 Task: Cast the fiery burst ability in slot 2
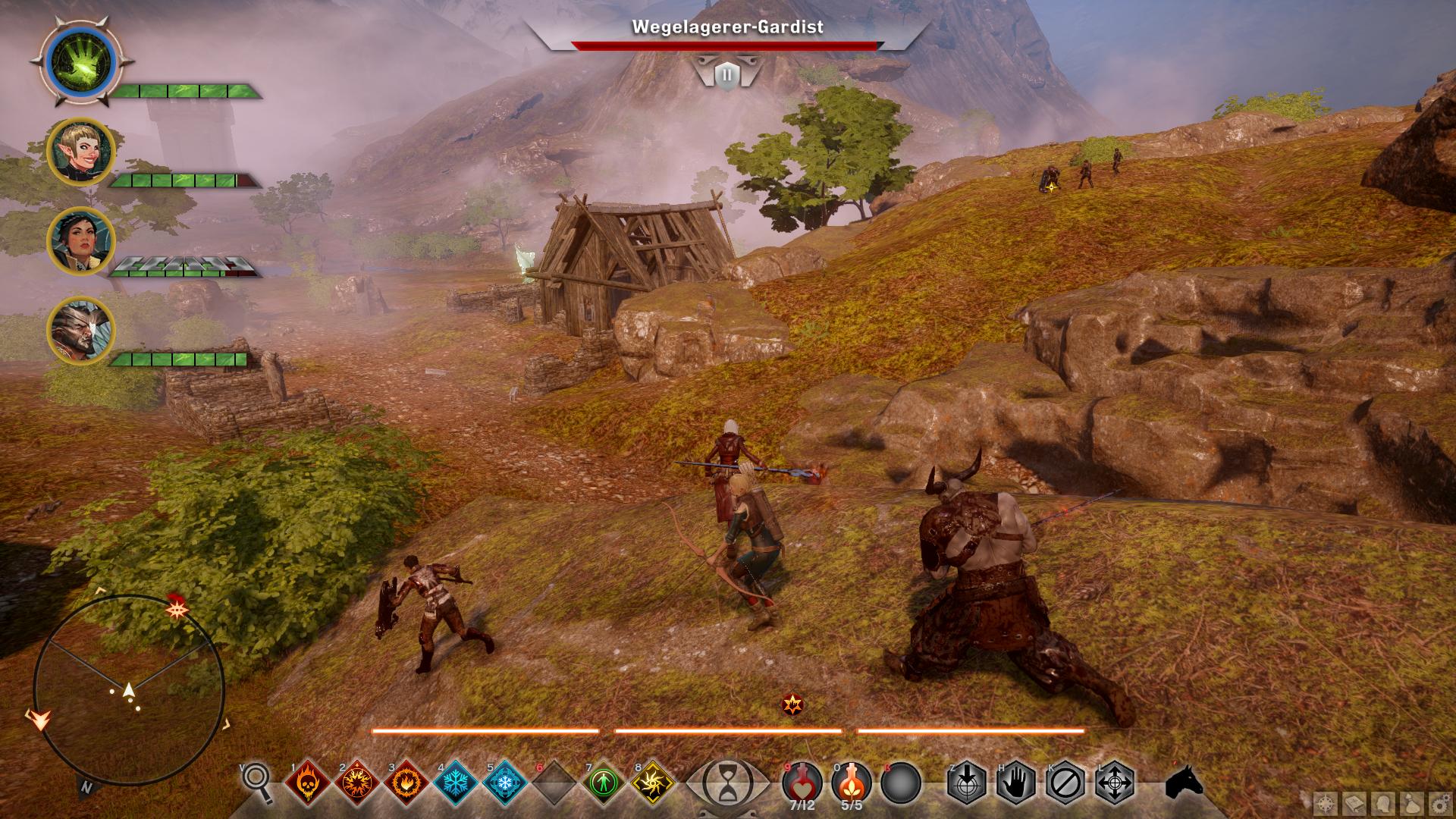point(356,782)
